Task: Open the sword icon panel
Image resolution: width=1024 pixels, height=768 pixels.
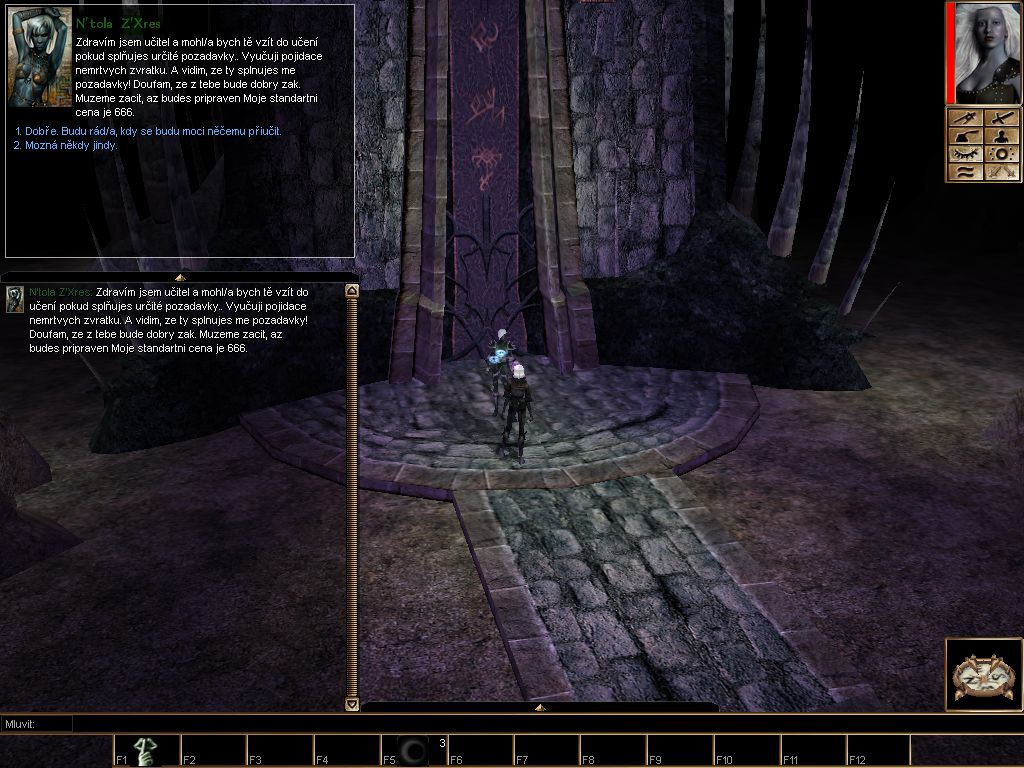Action: coord(1000,118)
